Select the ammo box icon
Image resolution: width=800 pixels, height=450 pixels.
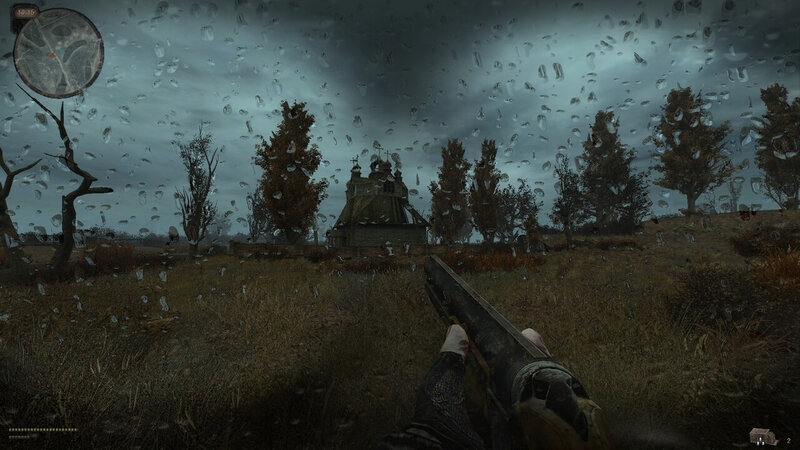point(762,435)
